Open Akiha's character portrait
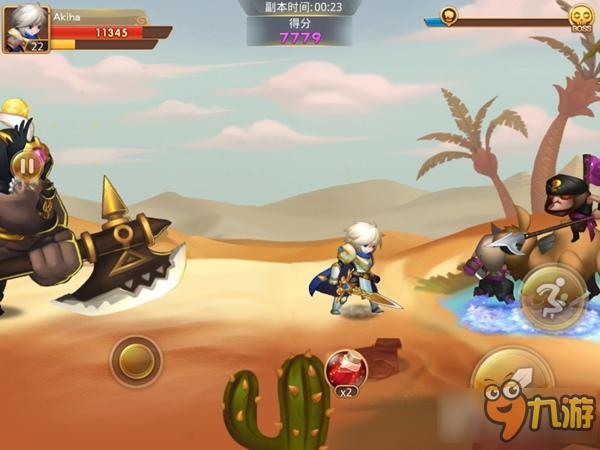The image size is (600, 450). coord(25,29)
